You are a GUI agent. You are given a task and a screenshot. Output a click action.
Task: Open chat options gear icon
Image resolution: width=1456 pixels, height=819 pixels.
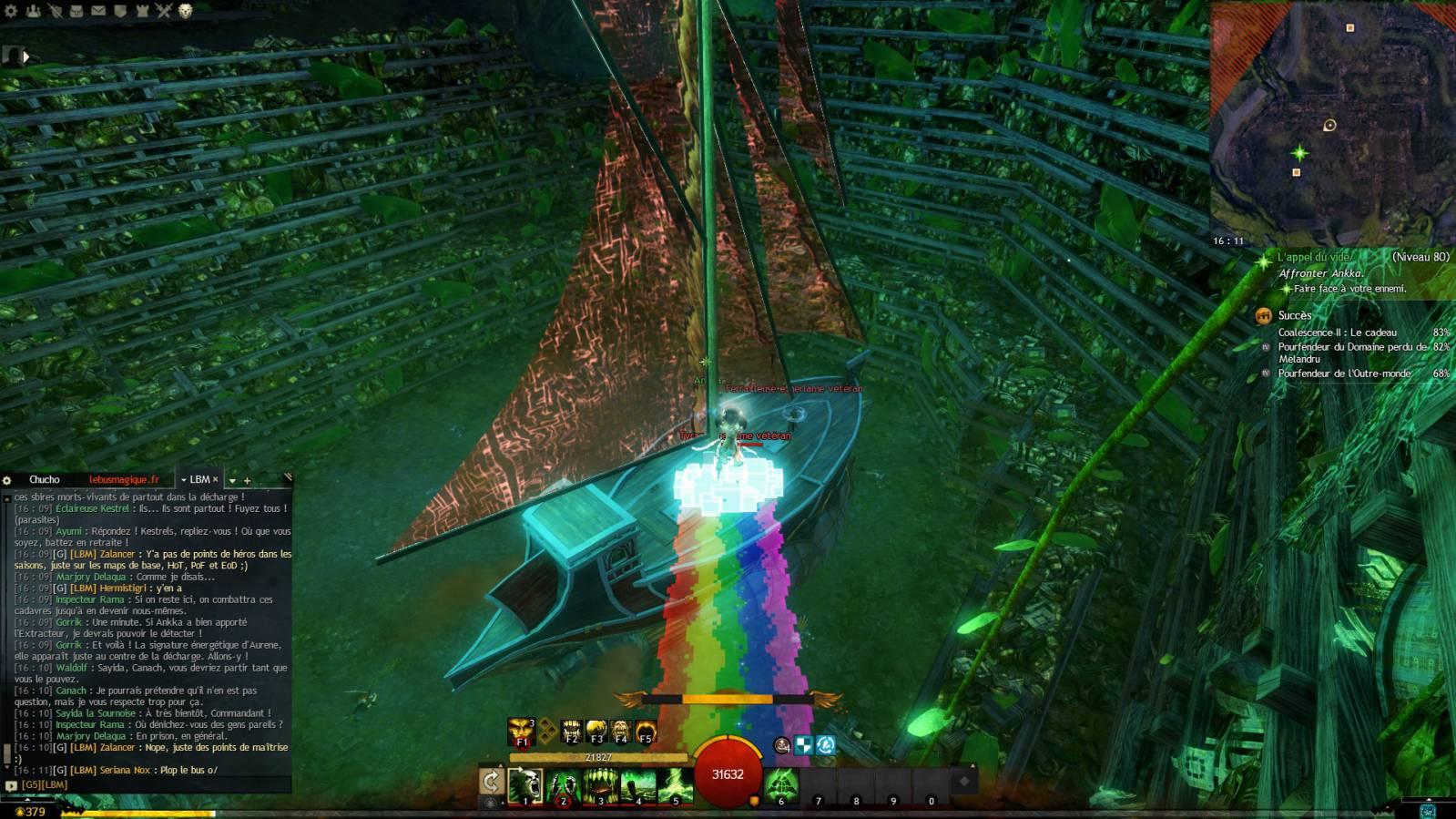coord(6,480)
